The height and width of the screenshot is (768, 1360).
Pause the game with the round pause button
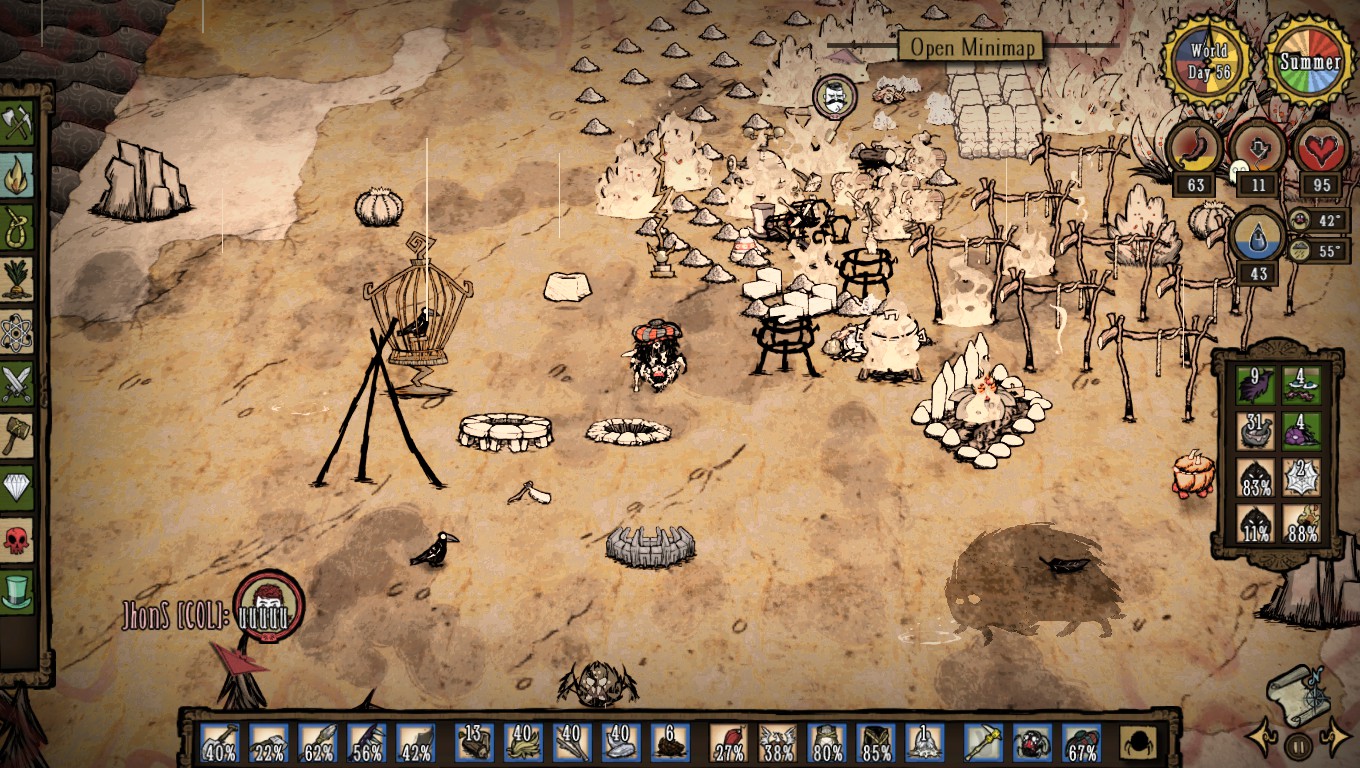click(1297, 745)
